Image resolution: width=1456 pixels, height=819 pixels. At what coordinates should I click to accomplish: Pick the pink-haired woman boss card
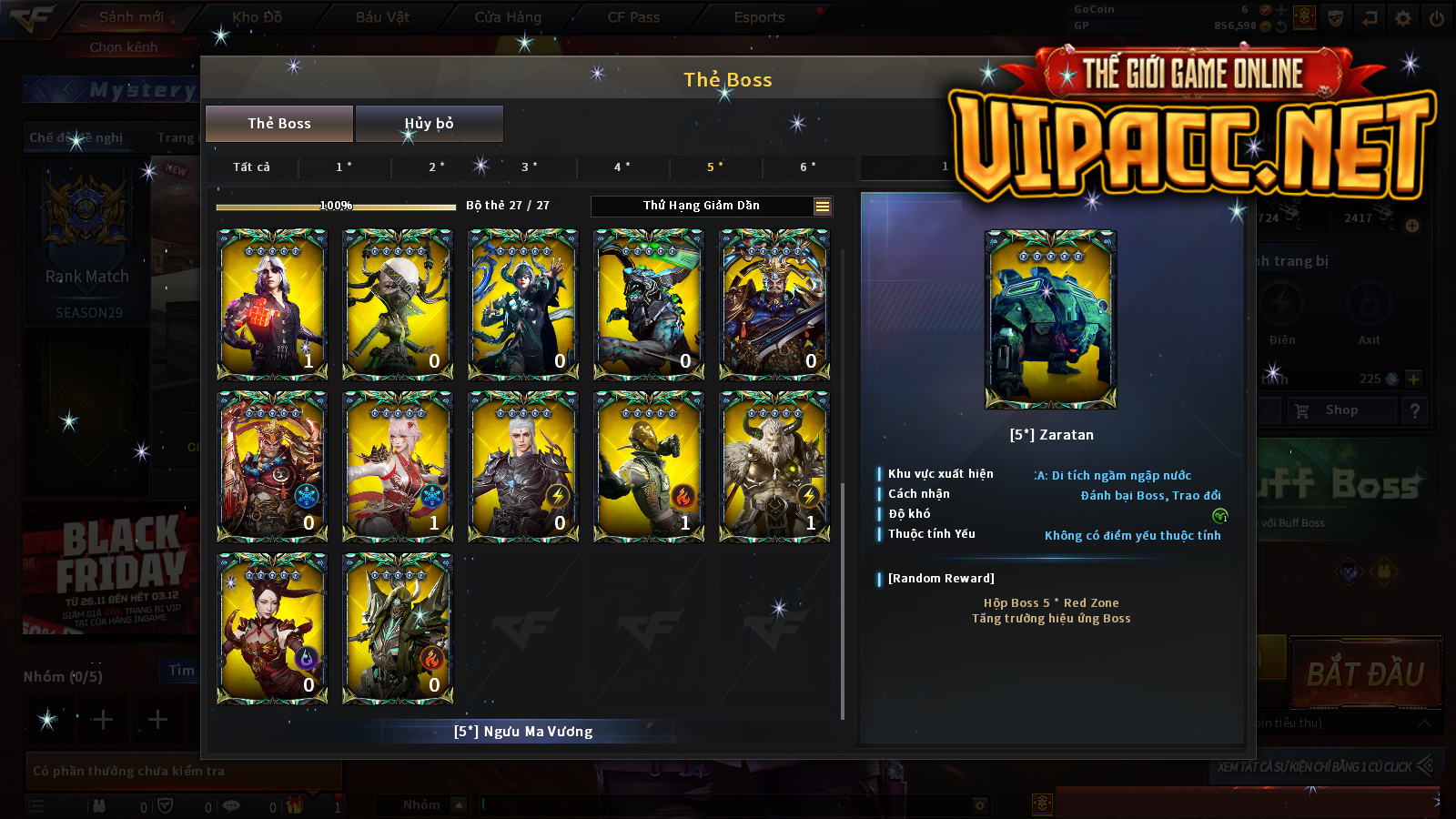pyautogui.click(x=398, y=466)
